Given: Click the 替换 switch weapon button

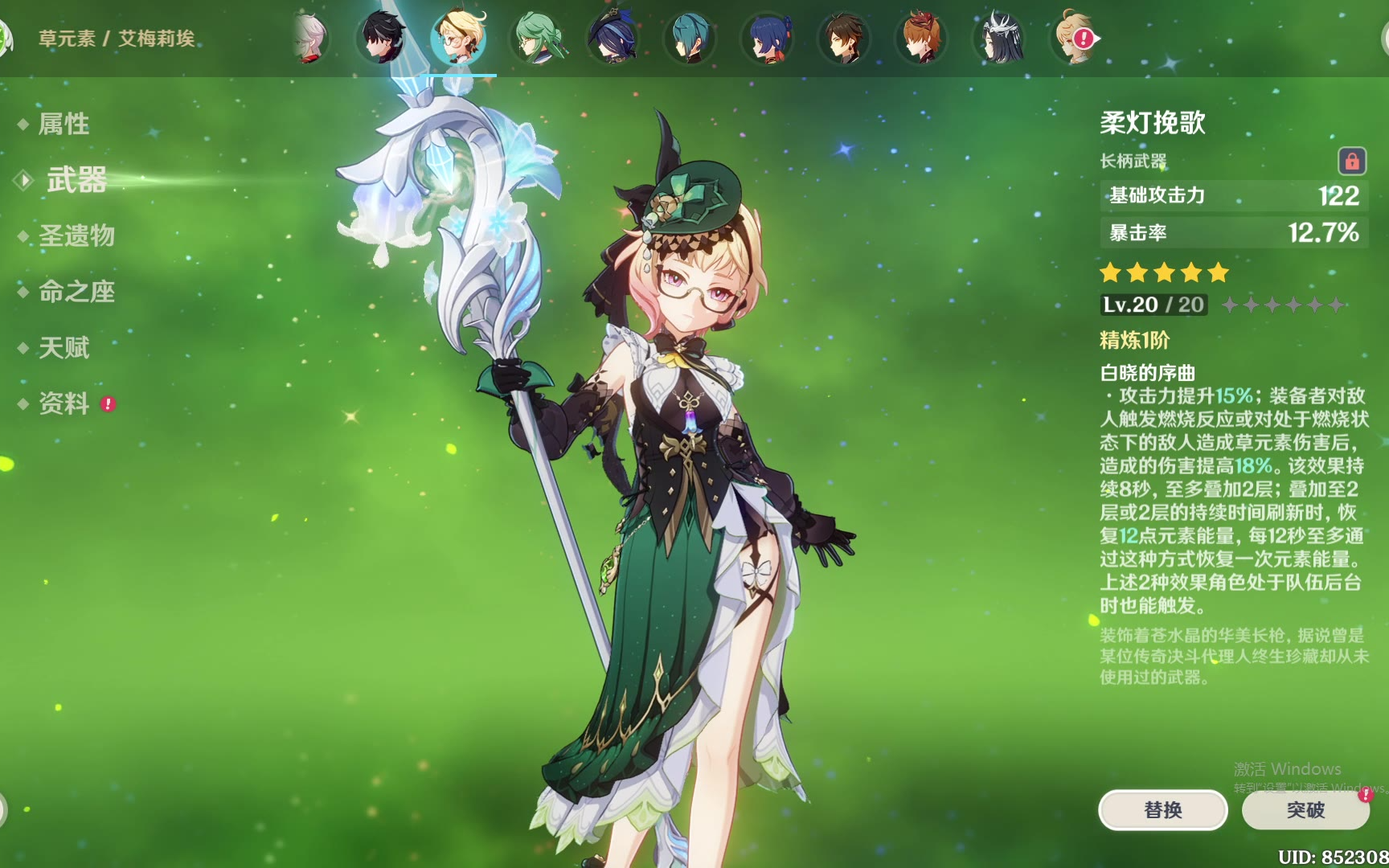Looking at the screenshot, I should [x=1162, y=809].
